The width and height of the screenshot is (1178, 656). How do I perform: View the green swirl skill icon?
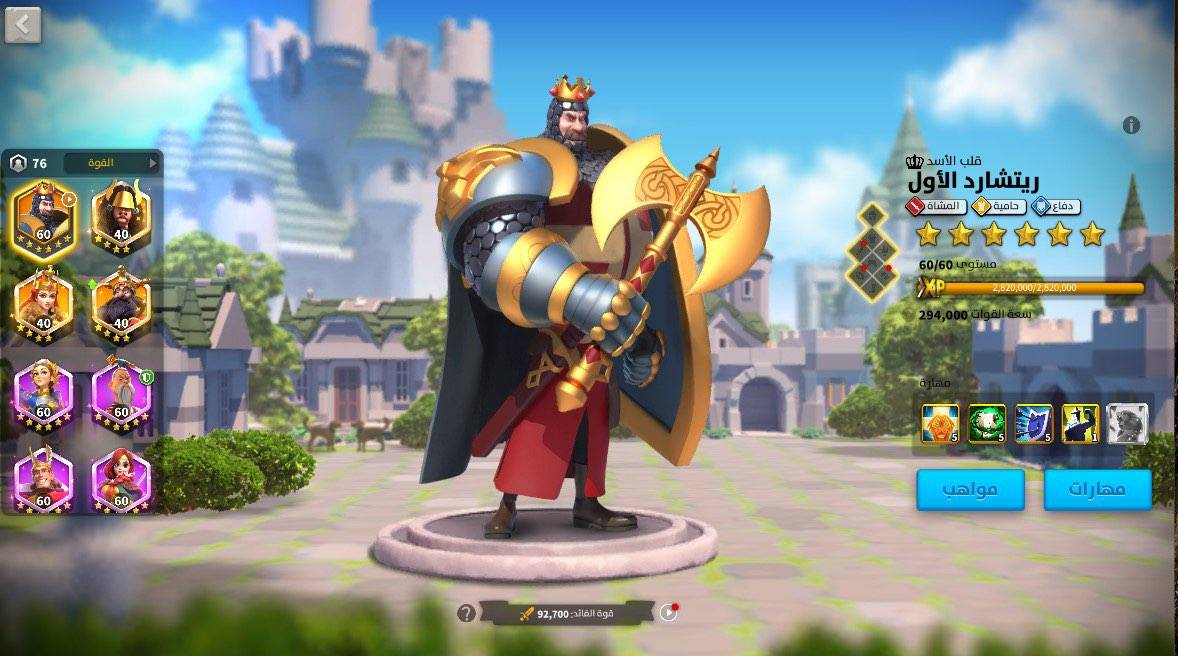coord(987,423)
